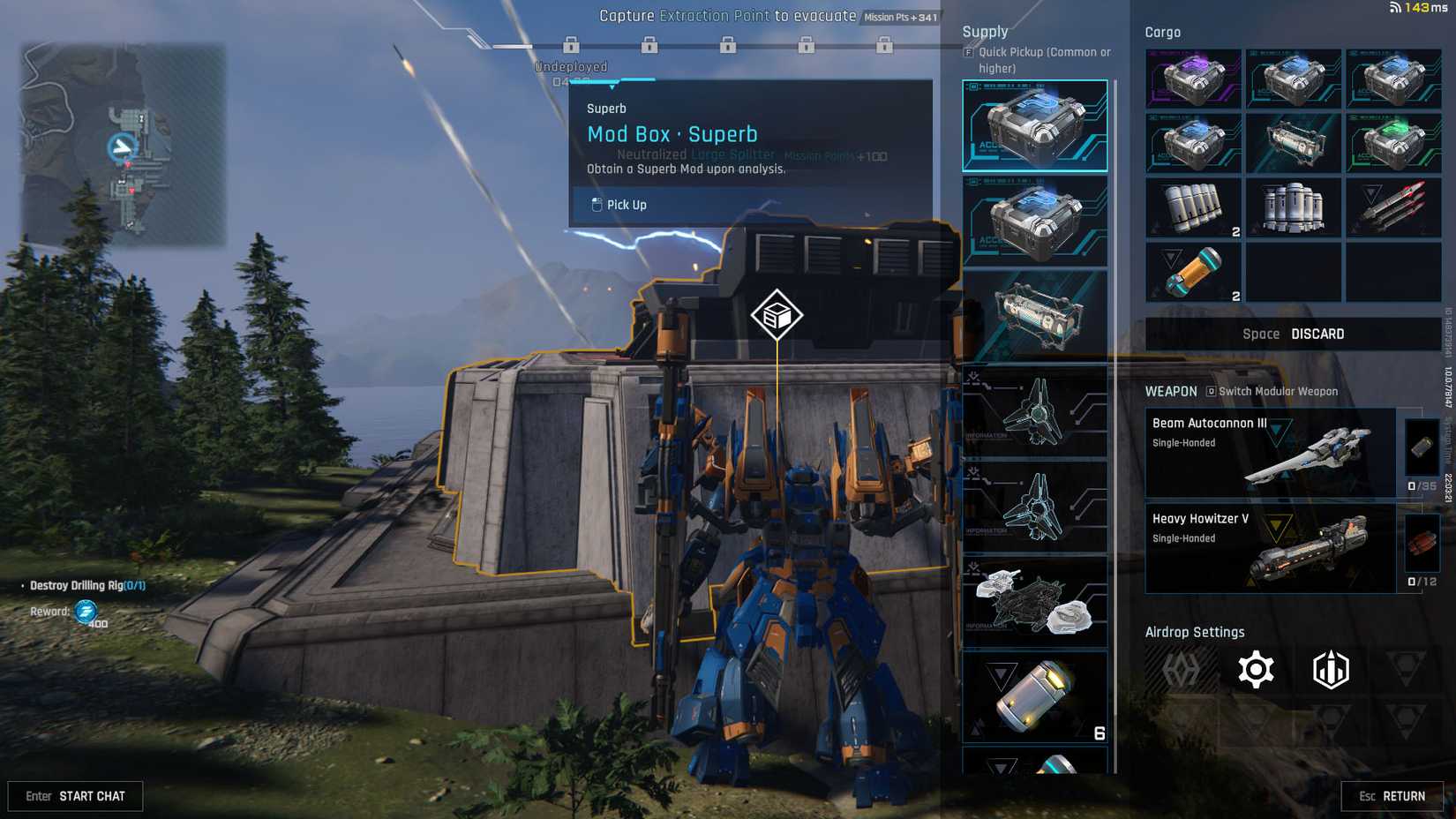Click the supply crate pickup icon above the mech
Image resolution: width=1456 pixels, height=819 pixels.
pyautogui.click(x=775, y=312)
